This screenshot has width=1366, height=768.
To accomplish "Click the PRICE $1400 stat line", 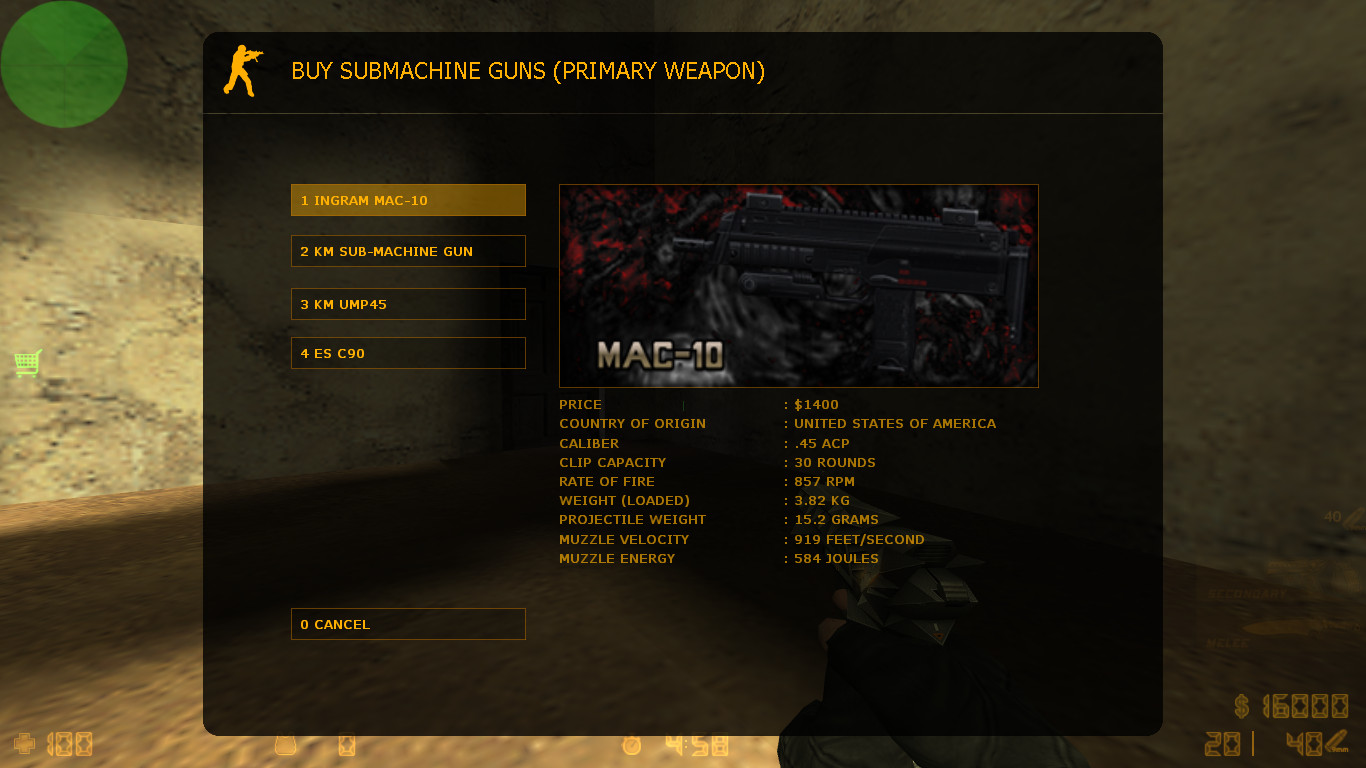I will pyautogui.click(x=698, y=404).
